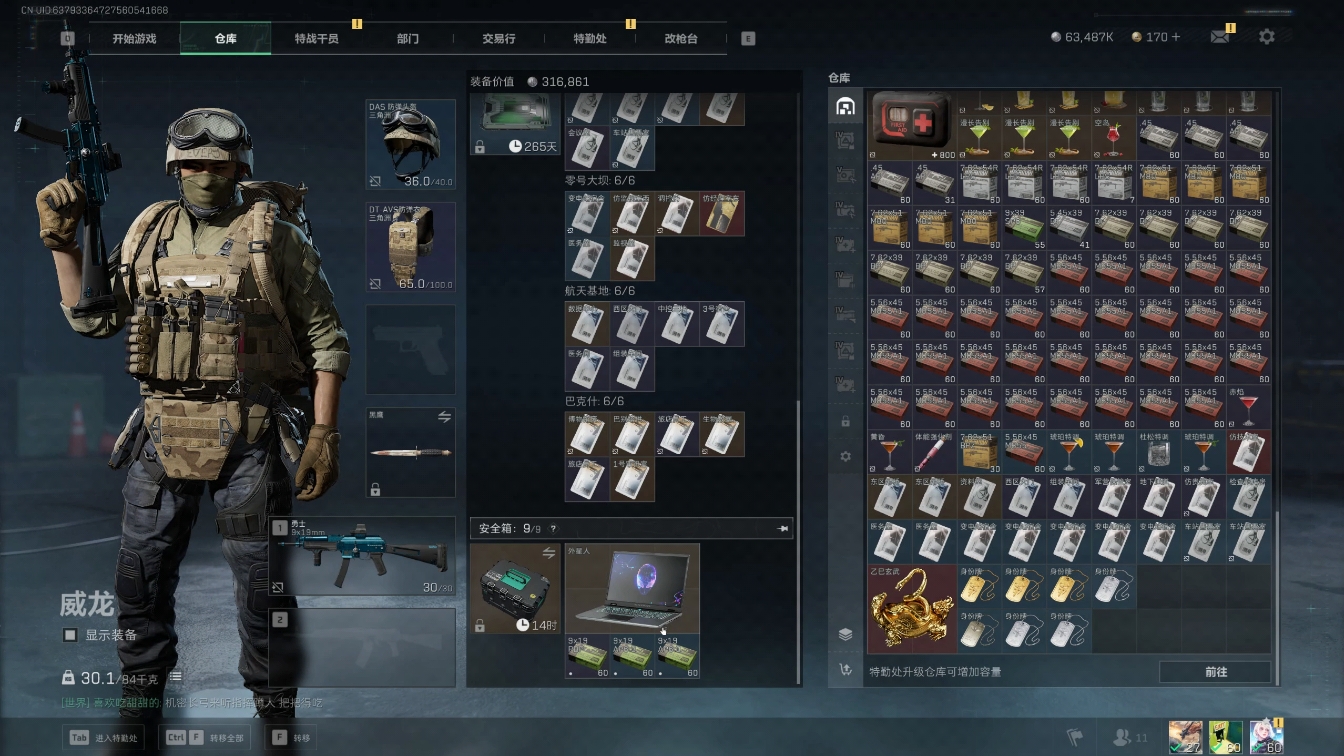
Task: Select the 黑鹰 knife slot
Action: coord(410,452)
